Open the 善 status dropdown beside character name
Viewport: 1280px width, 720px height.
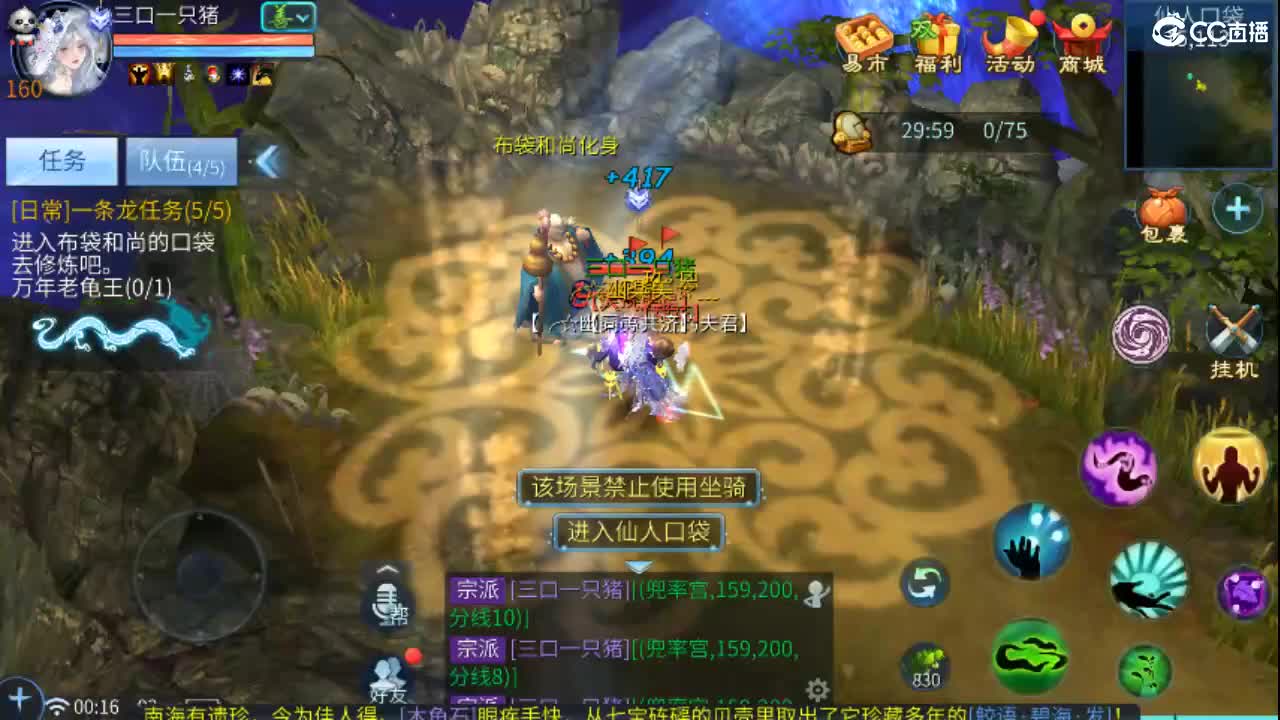click(x=287, y=17)
